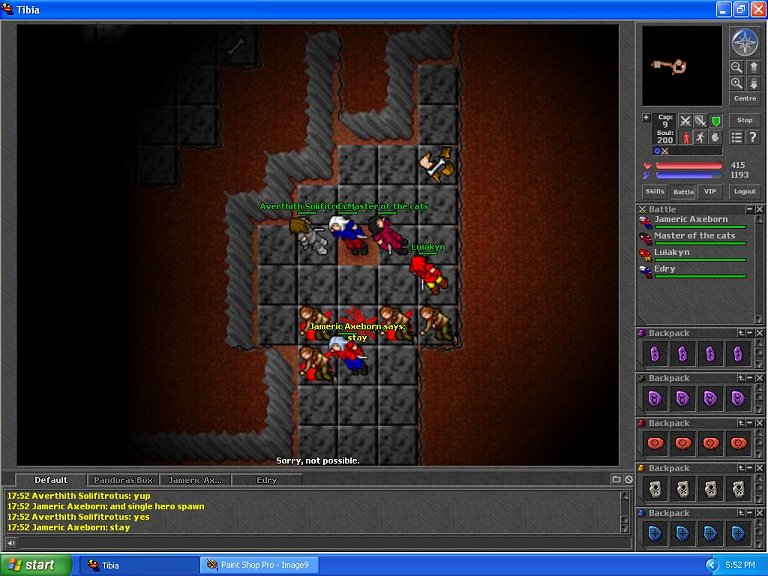Click the compass rose on the minimap panel

pos(744,41)
